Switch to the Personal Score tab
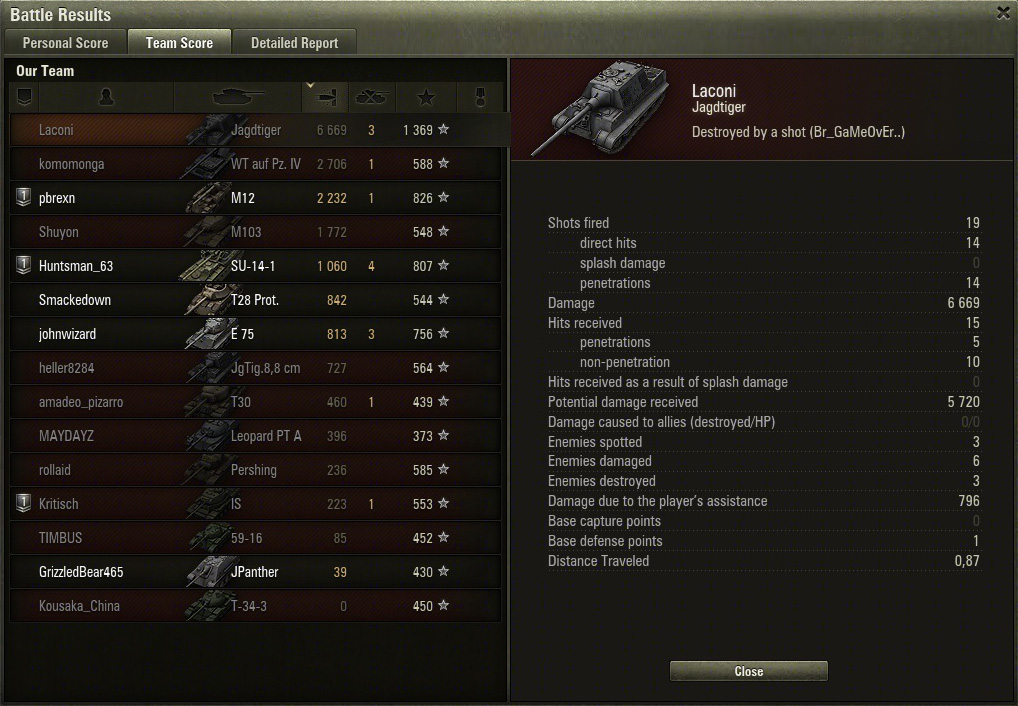This screenshot has height=706, width=1018. pos(65,43)
